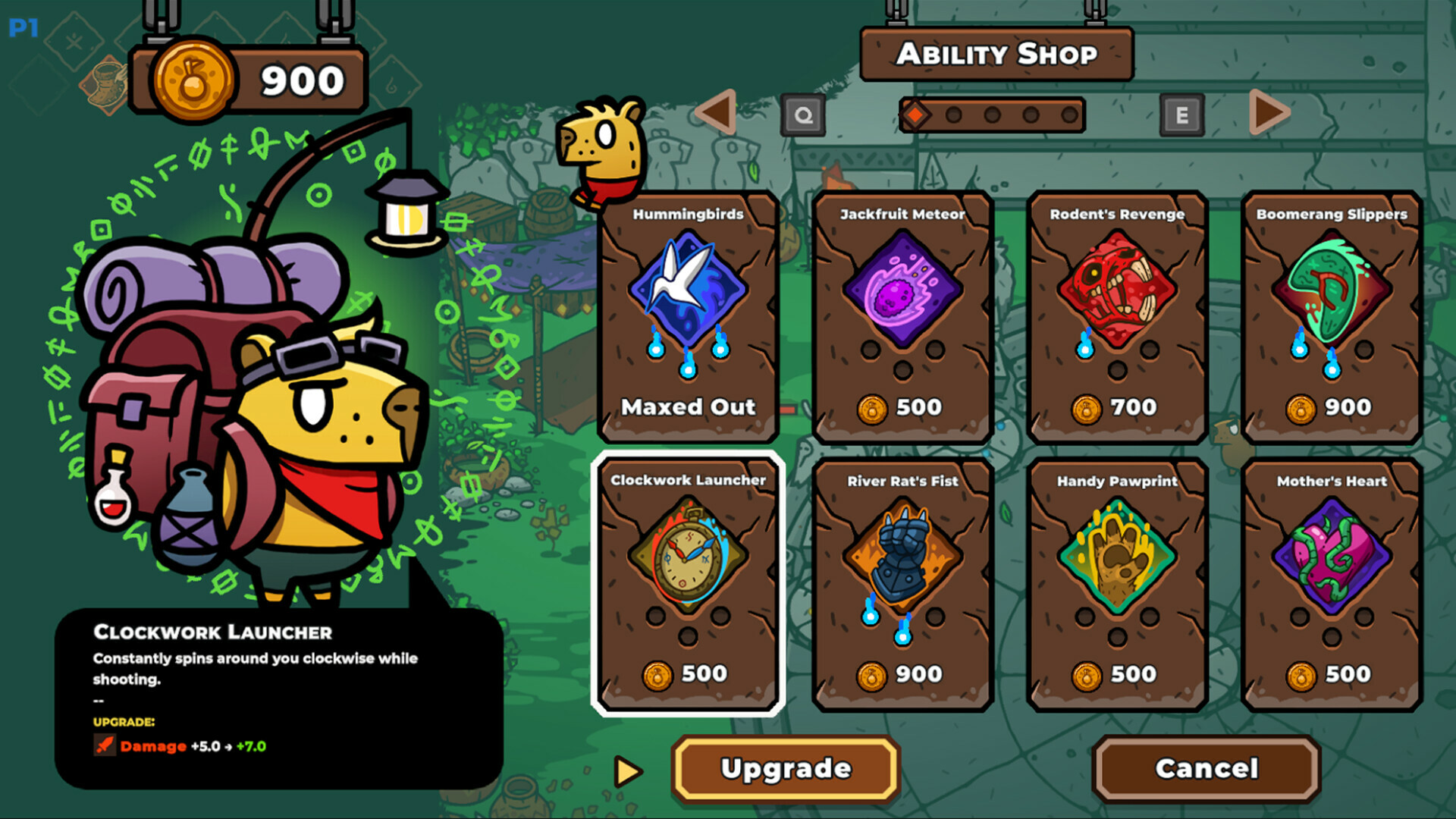Select the Boomerang Slippers card

[x=1332, y=316]
